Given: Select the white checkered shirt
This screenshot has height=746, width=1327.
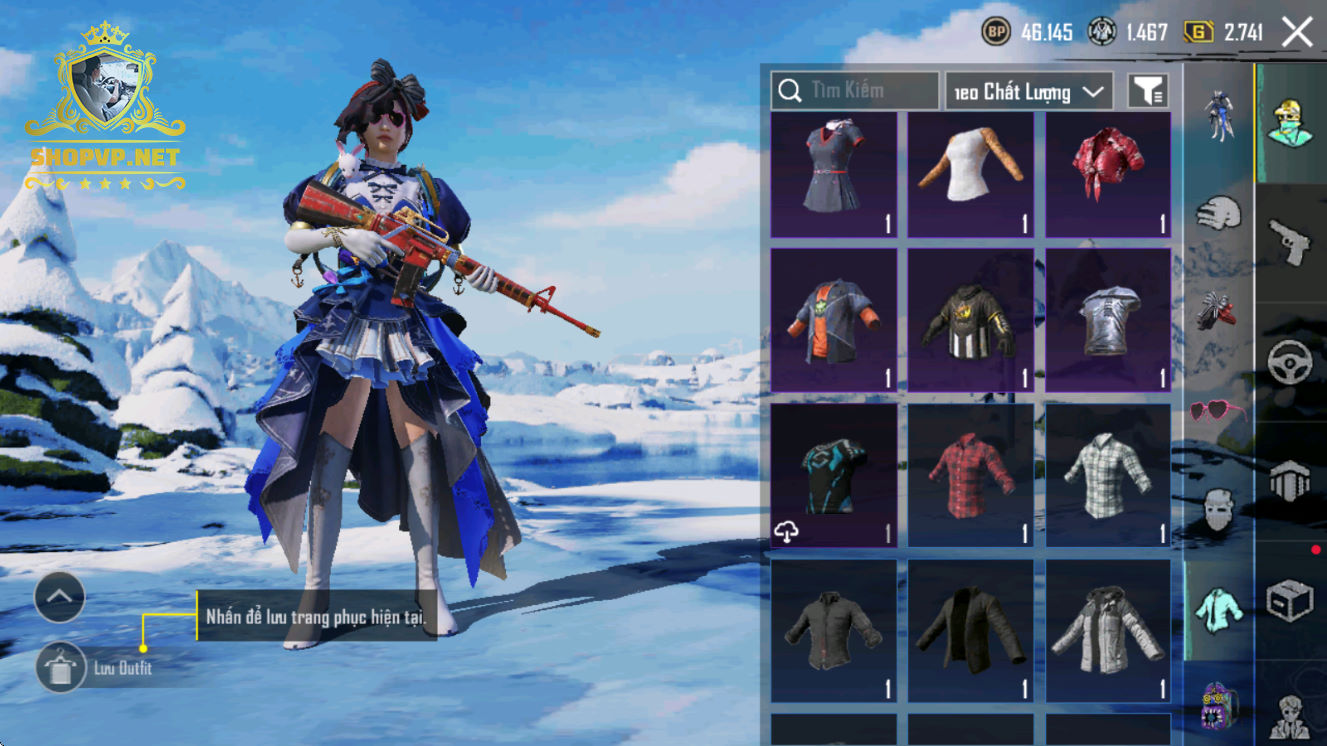Looking at the screenshot, I should click(x=1107, y=475).
